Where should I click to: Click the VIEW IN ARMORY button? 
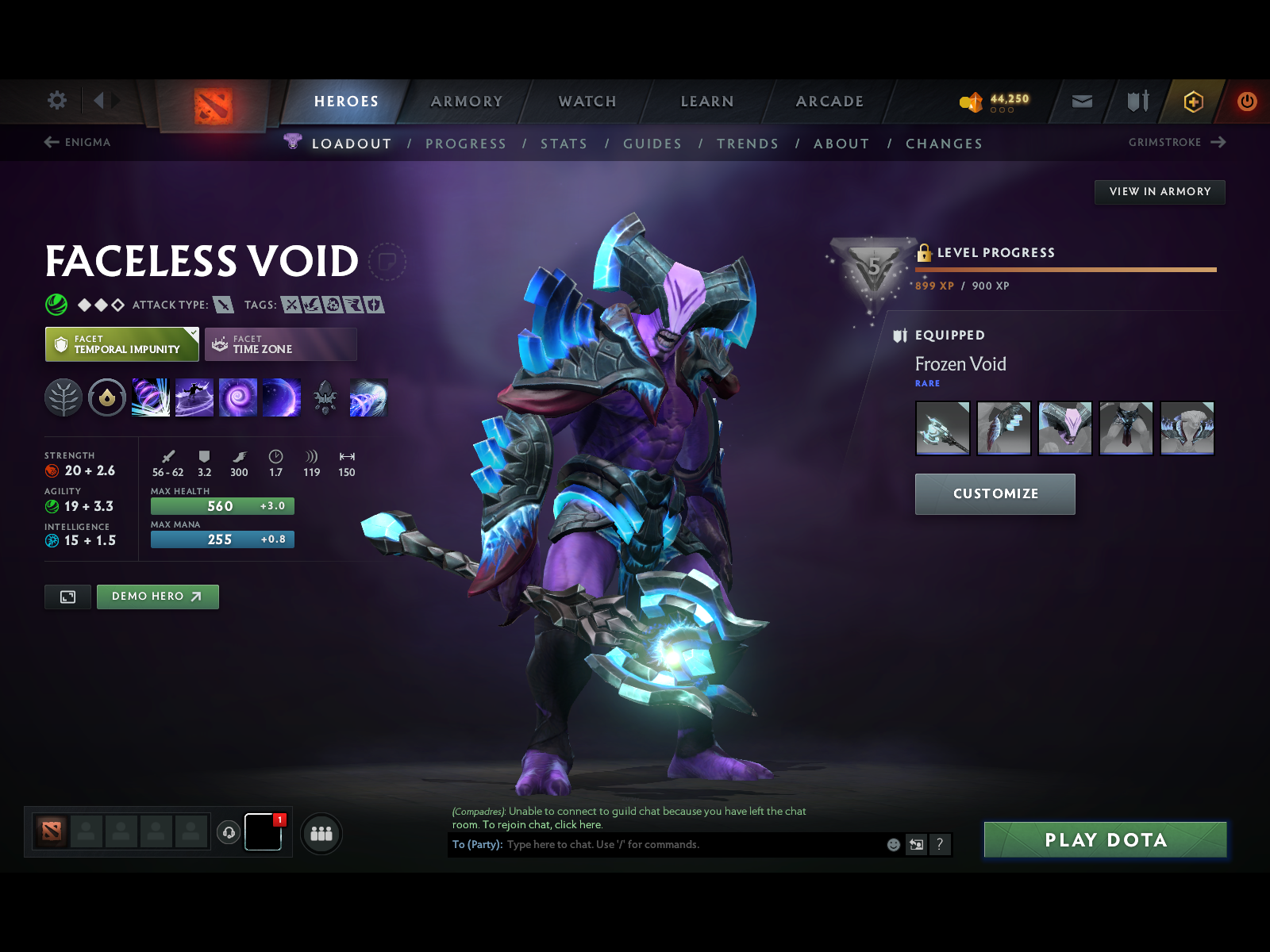click(1160, 191)
